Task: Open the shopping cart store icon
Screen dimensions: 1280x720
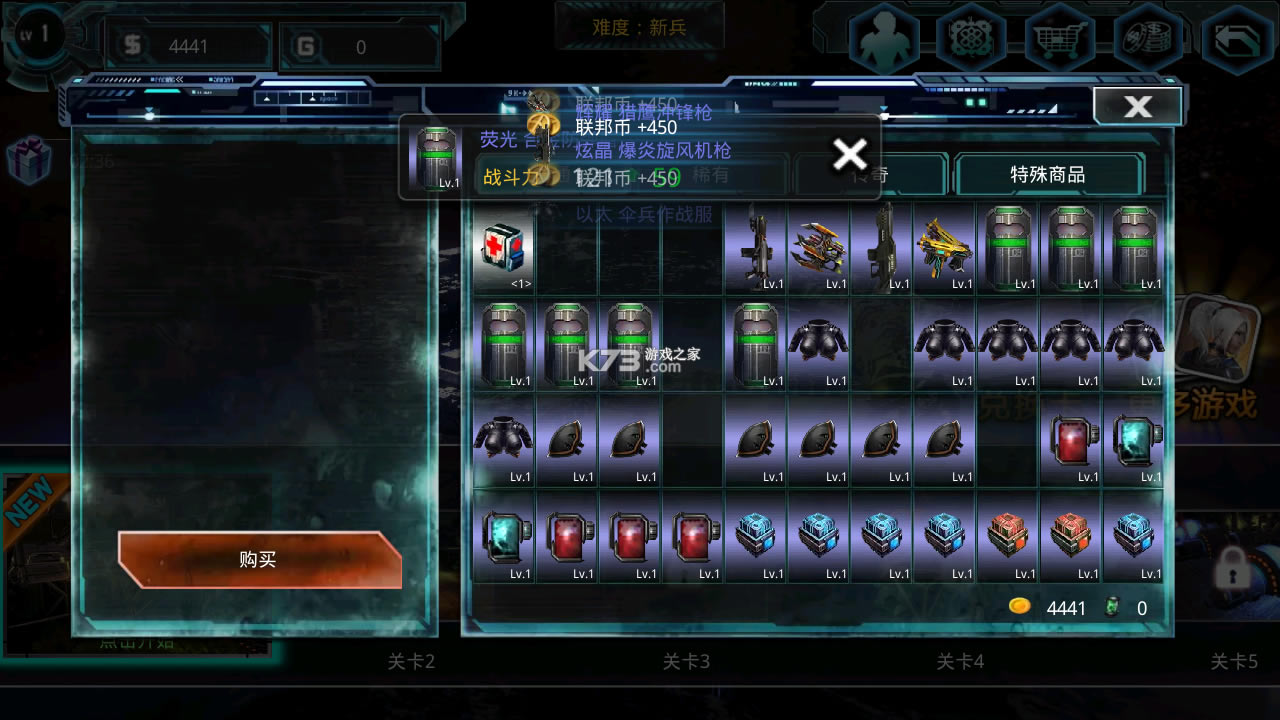Action: 1060,40
